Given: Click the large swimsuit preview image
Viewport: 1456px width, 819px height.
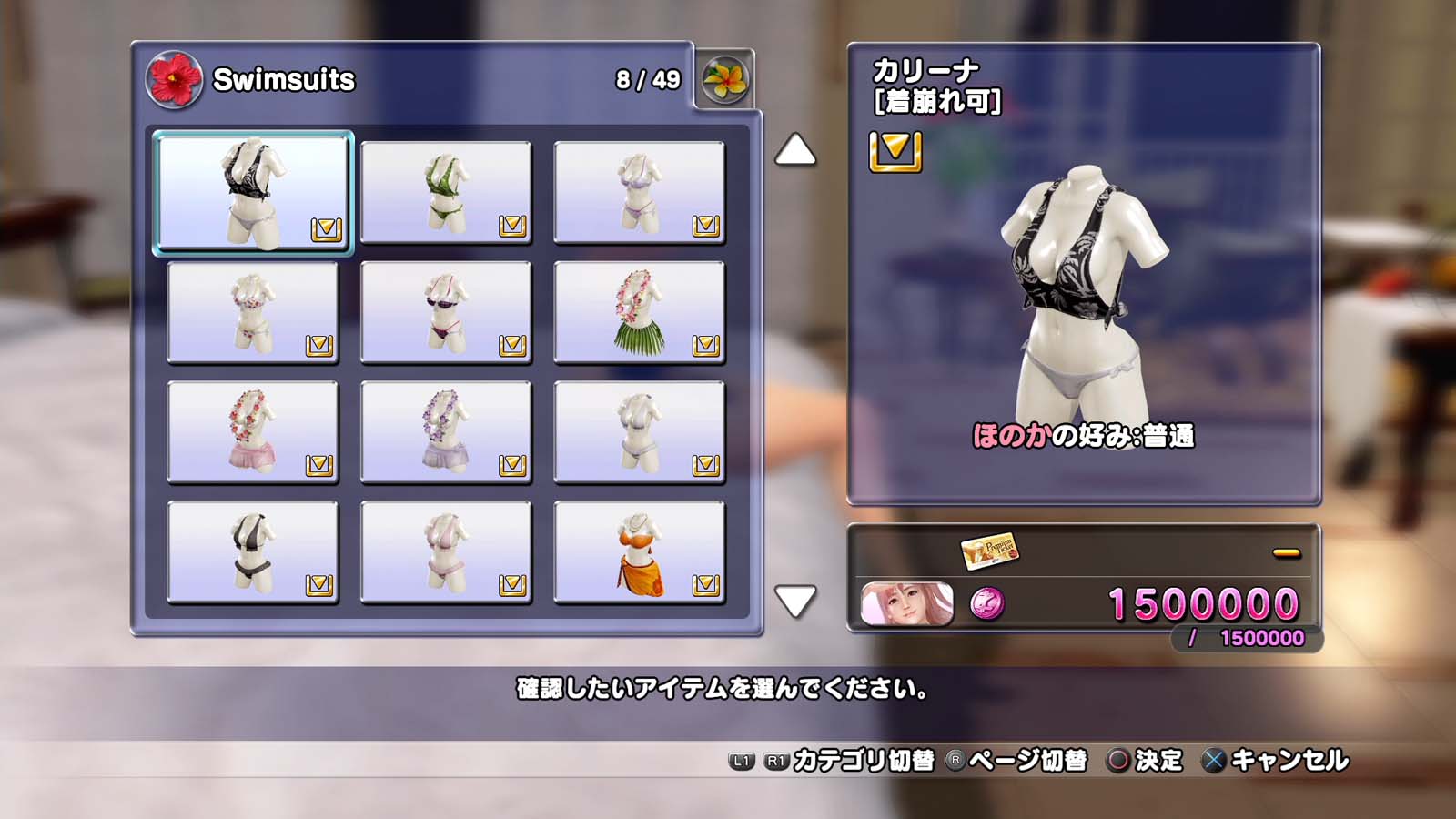Looking at the screenshot, I should [x=1083, y=291].
